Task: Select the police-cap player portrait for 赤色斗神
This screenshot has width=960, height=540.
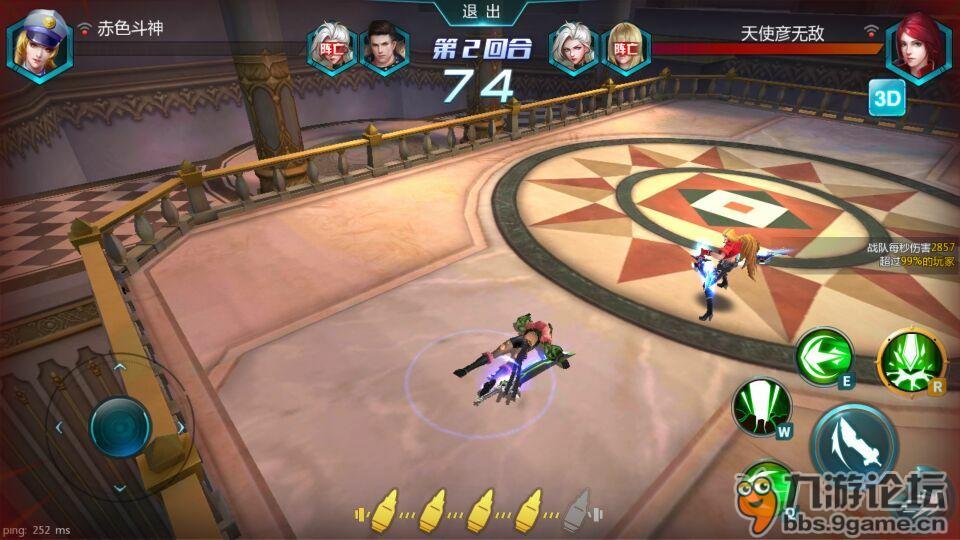Action: coord(40,45)
